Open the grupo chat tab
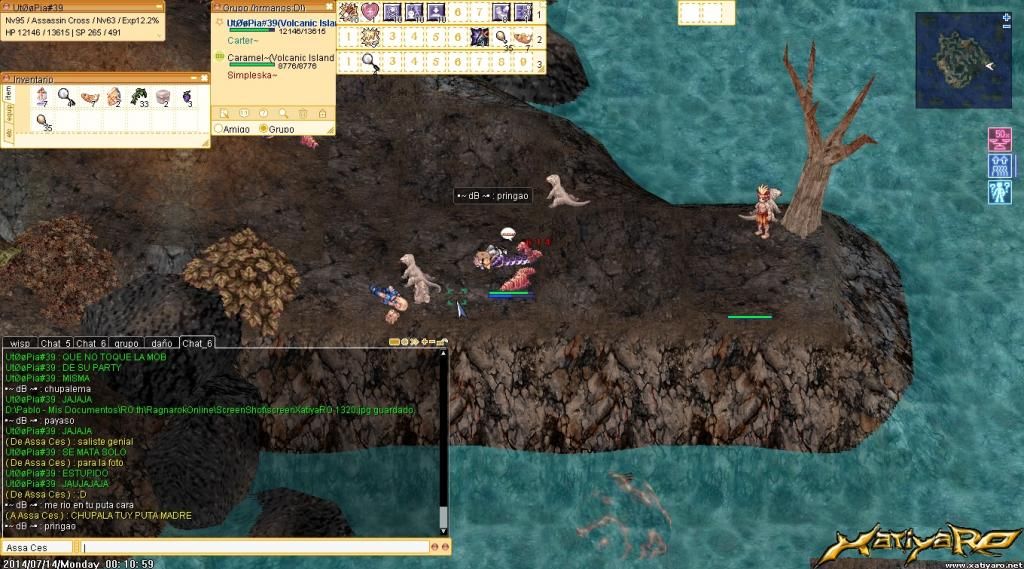Viewport: 1024px width, 569px height. pos(125,344)
